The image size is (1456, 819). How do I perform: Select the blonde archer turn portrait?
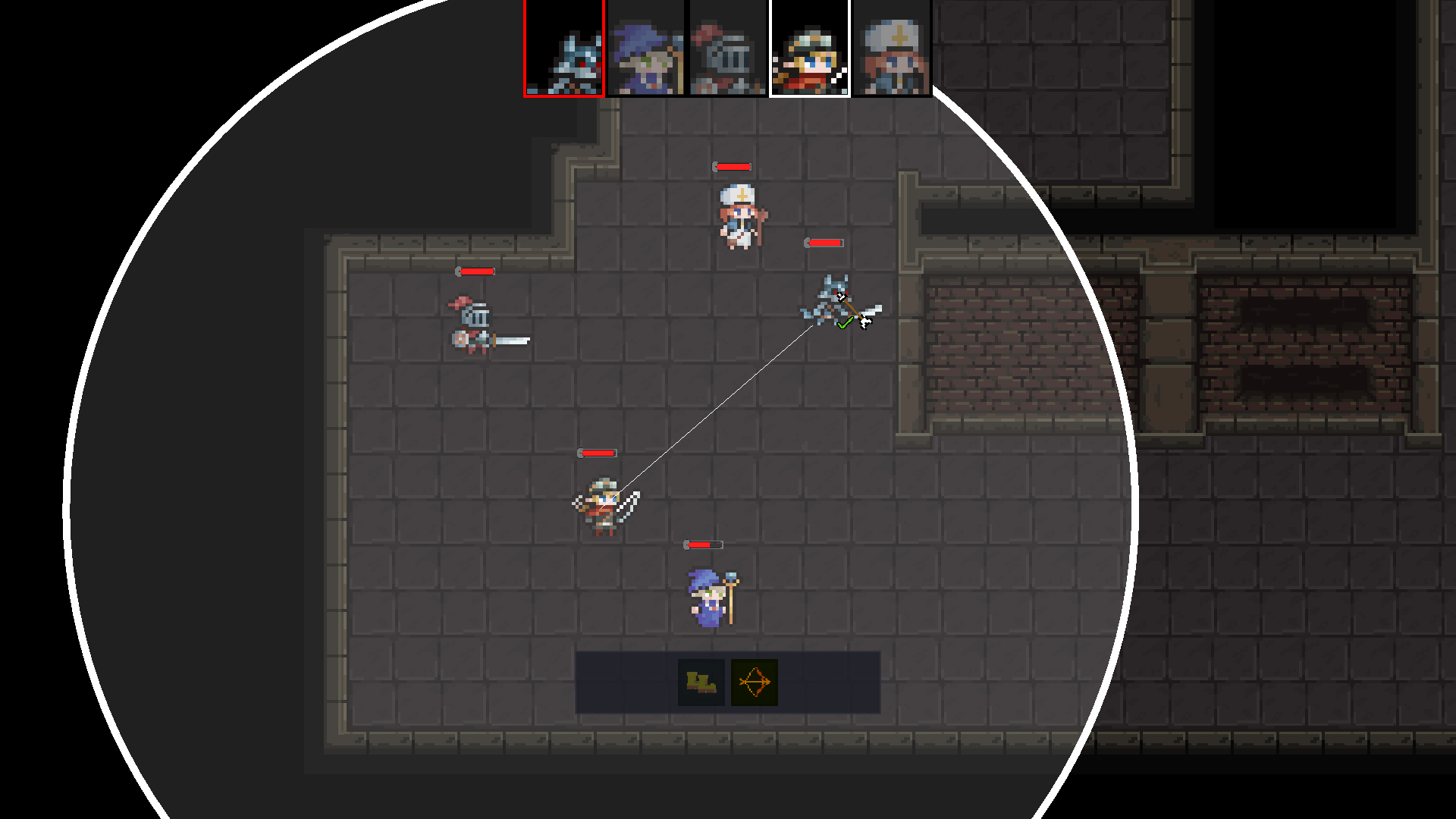810,49
